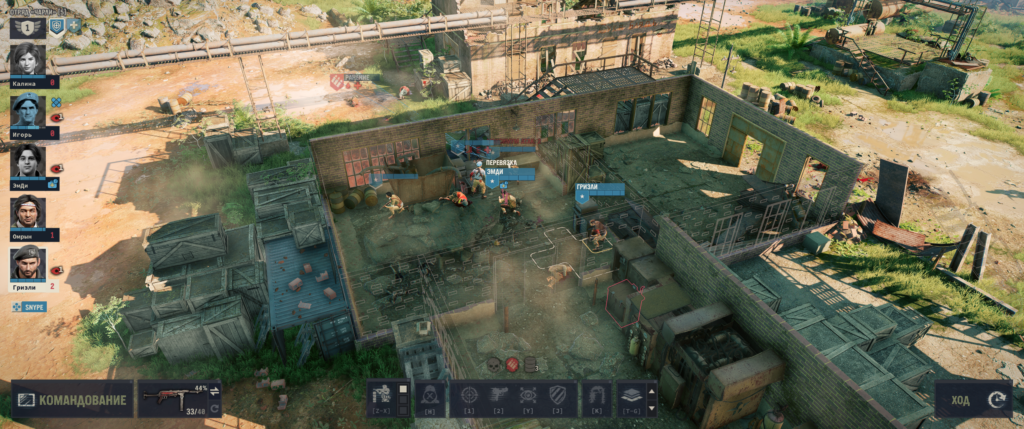Click the hooded figure hide action

(x=430, y=395)
